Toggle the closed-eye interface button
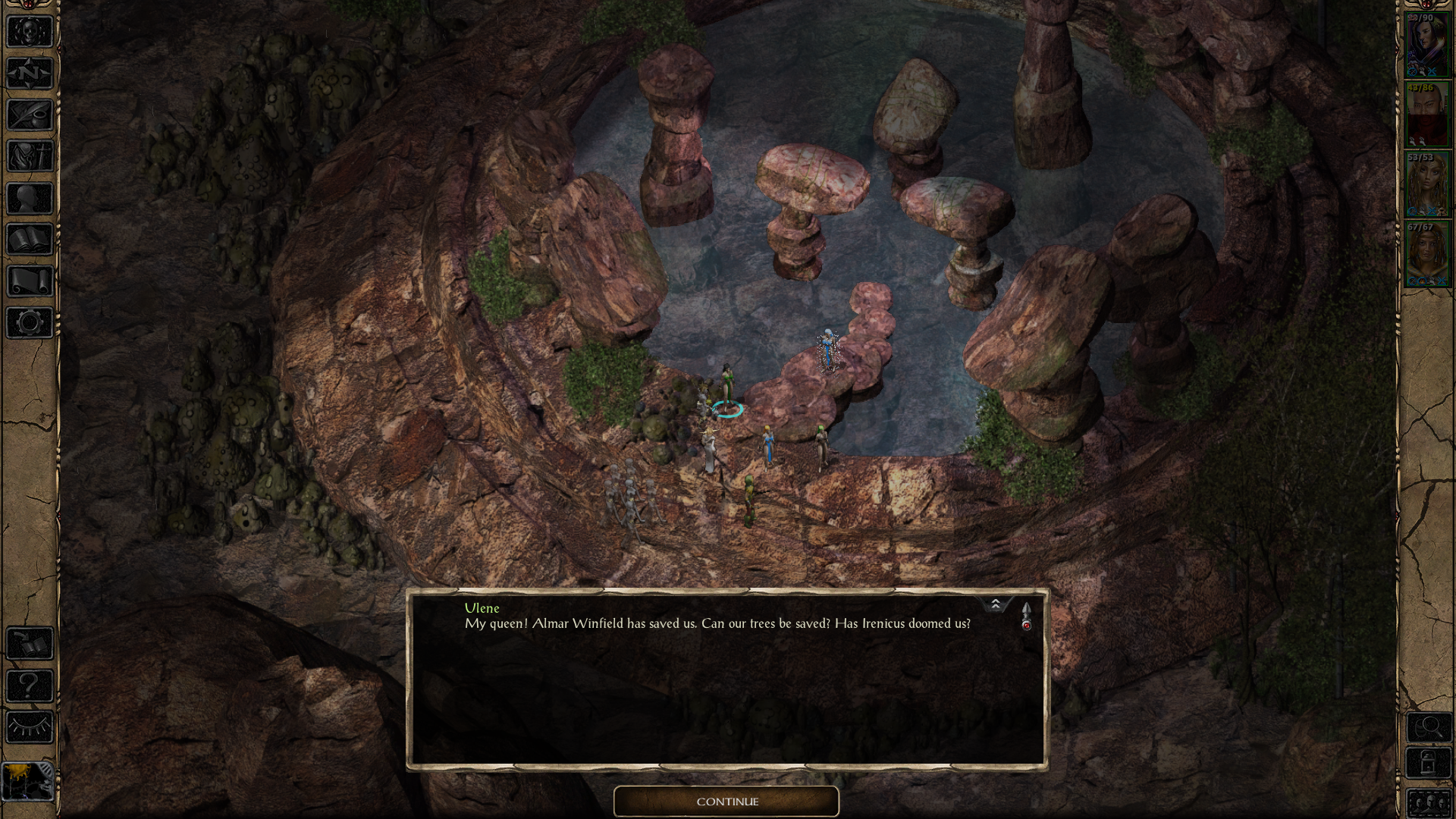 30,728
